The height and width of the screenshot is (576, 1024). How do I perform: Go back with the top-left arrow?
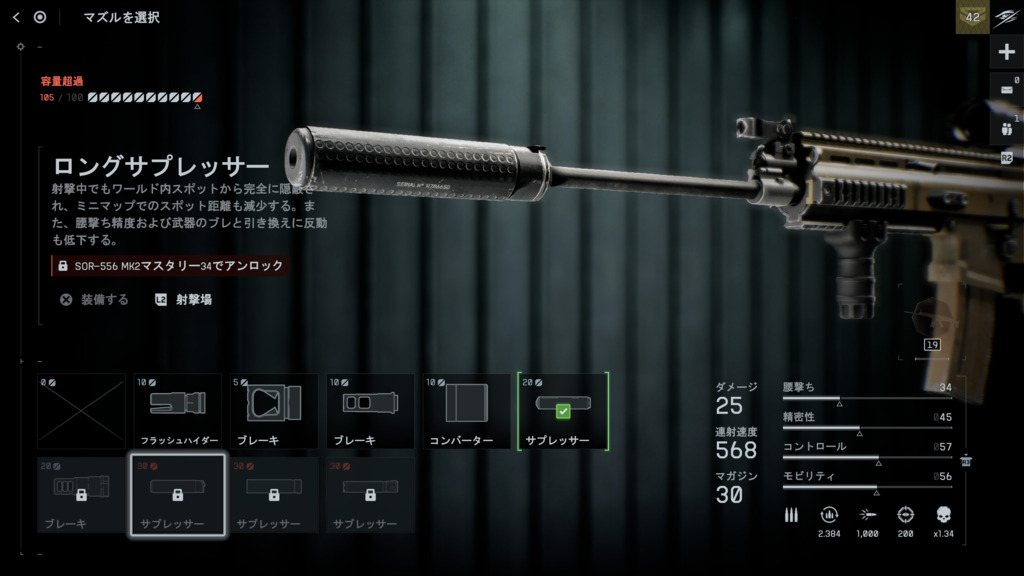pyautogui.click(x=16, y=17)
